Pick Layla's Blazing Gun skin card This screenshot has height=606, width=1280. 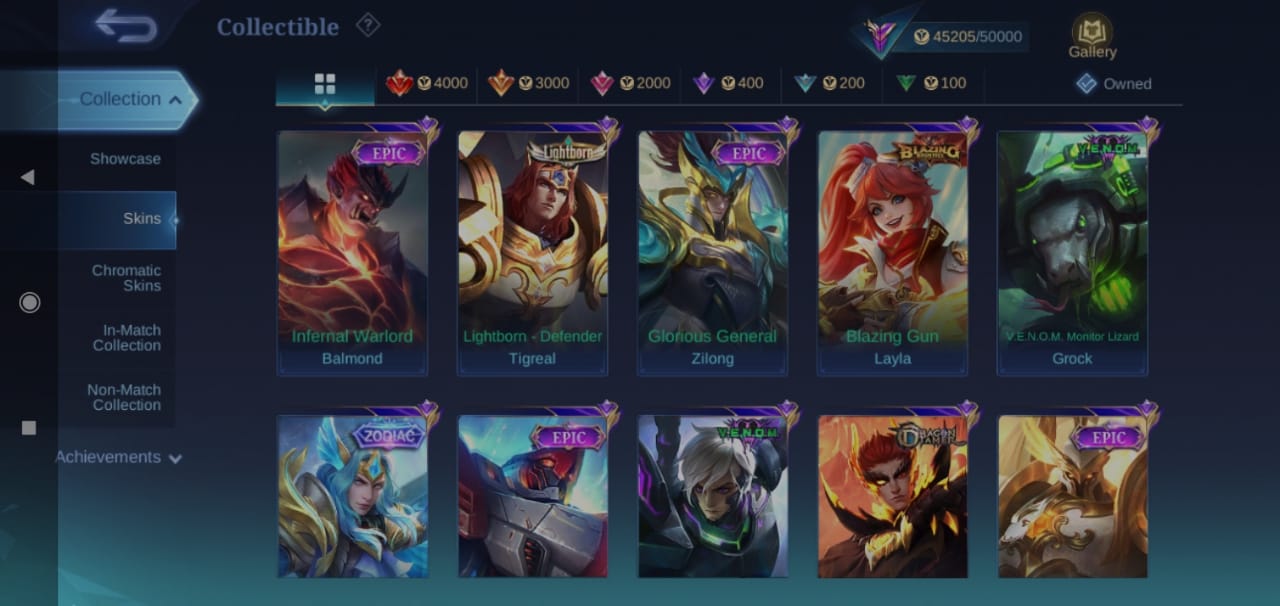(892, 250)
